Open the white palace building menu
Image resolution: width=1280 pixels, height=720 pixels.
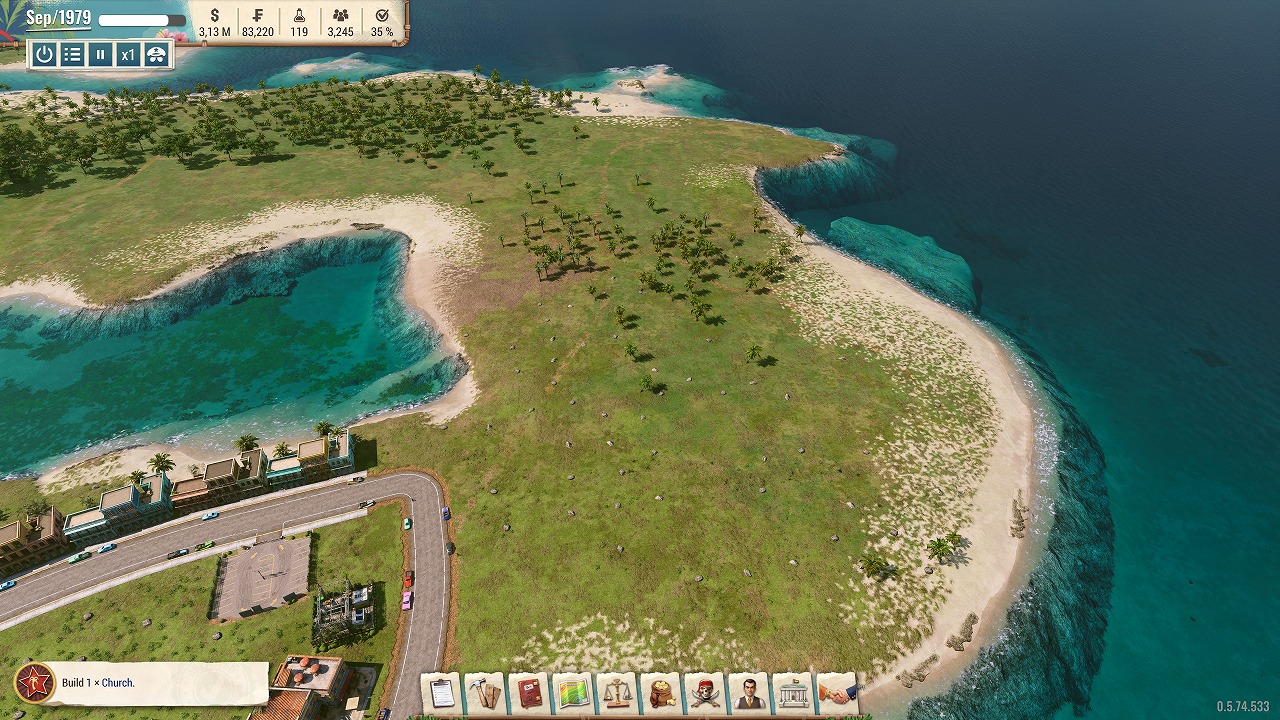pos(793,693)
